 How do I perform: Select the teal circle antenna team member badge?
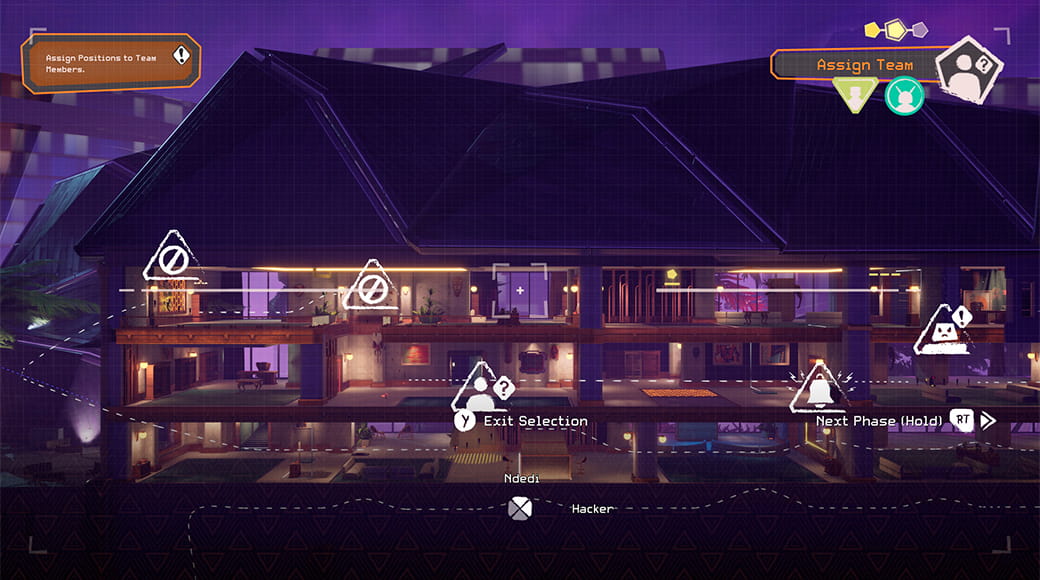pyautogui.click(x=904, y=96)
